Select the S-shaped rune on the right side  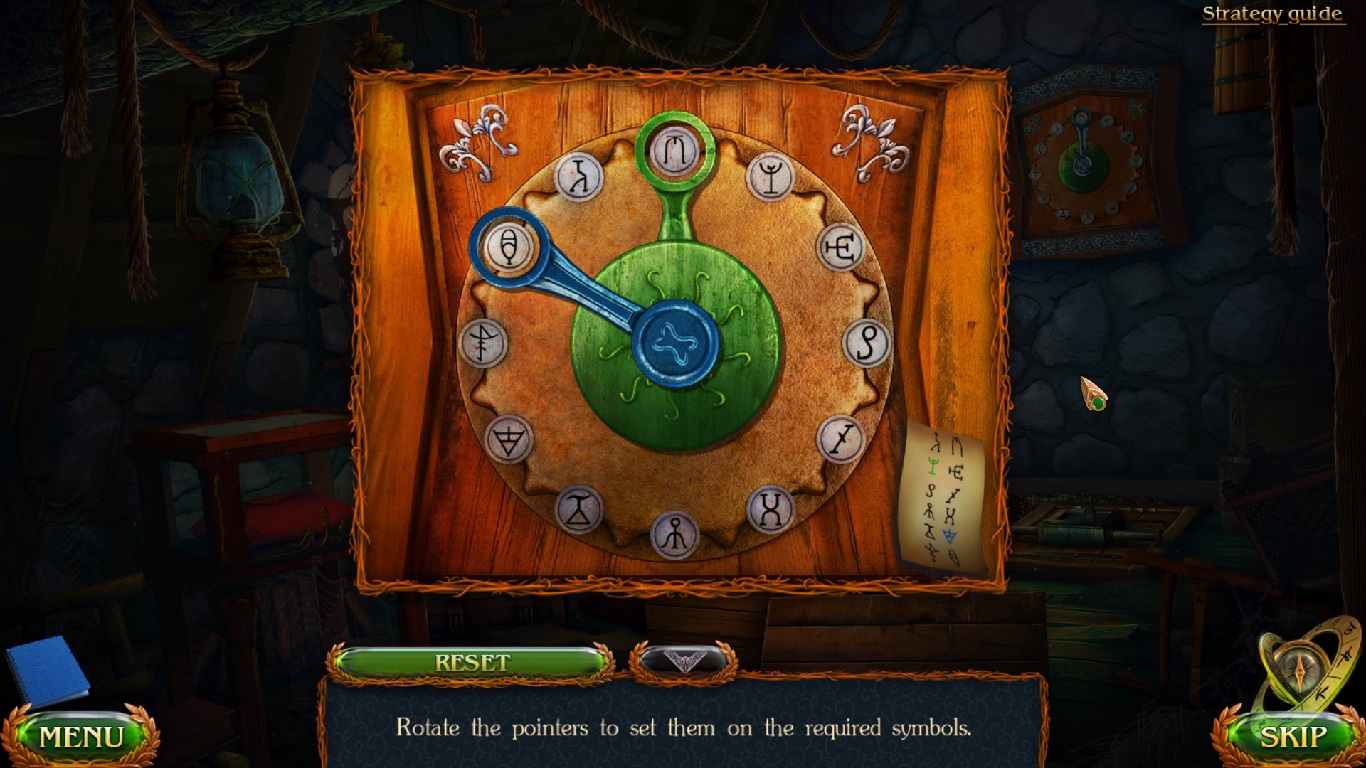pos(868,343)
